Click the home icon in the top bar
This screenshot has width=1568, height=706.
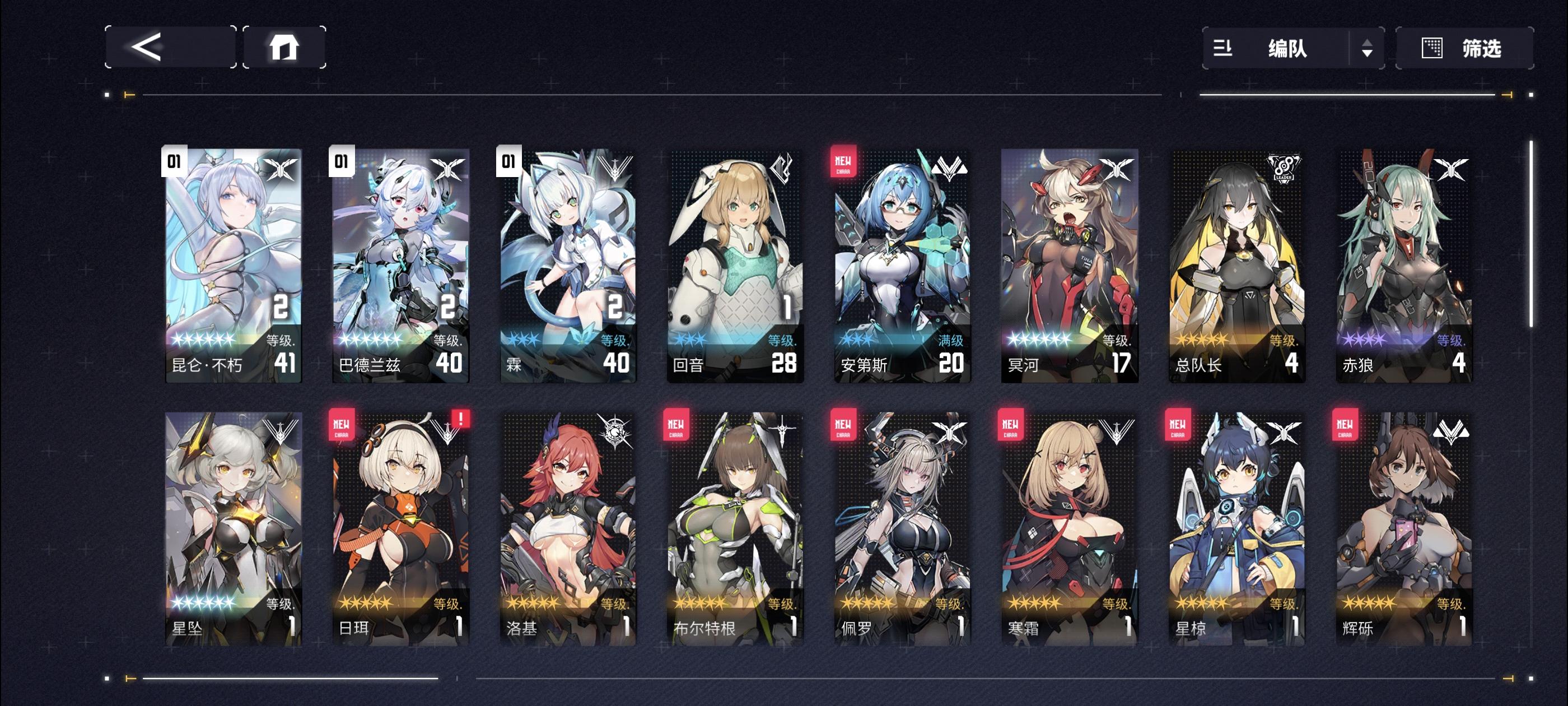tap(287, 49)
